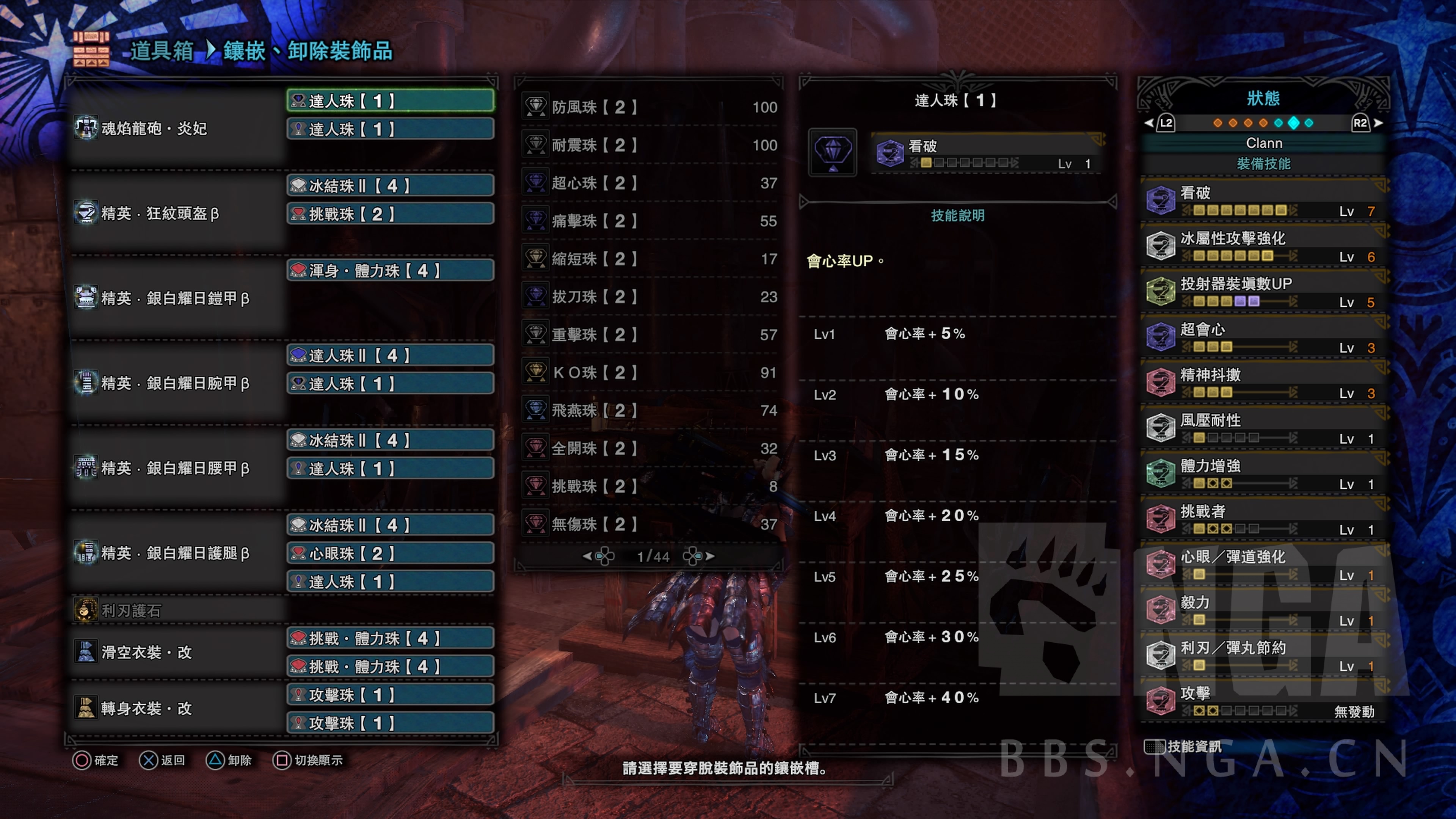Select the 防風珠【2】 decoration in the list

coord(650,107)
